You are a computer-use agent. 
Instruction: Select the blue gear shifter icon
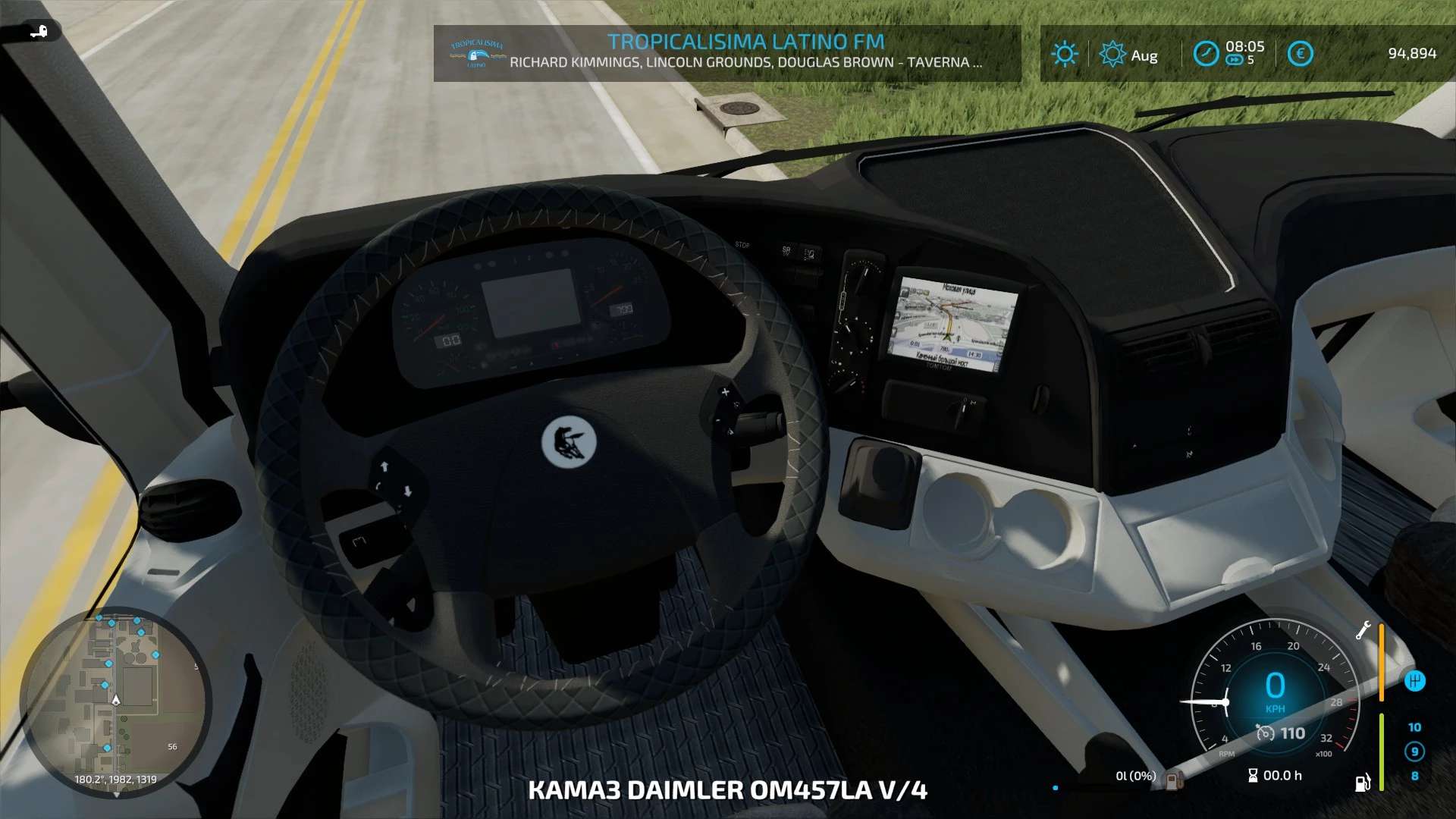coord(1414,680)
